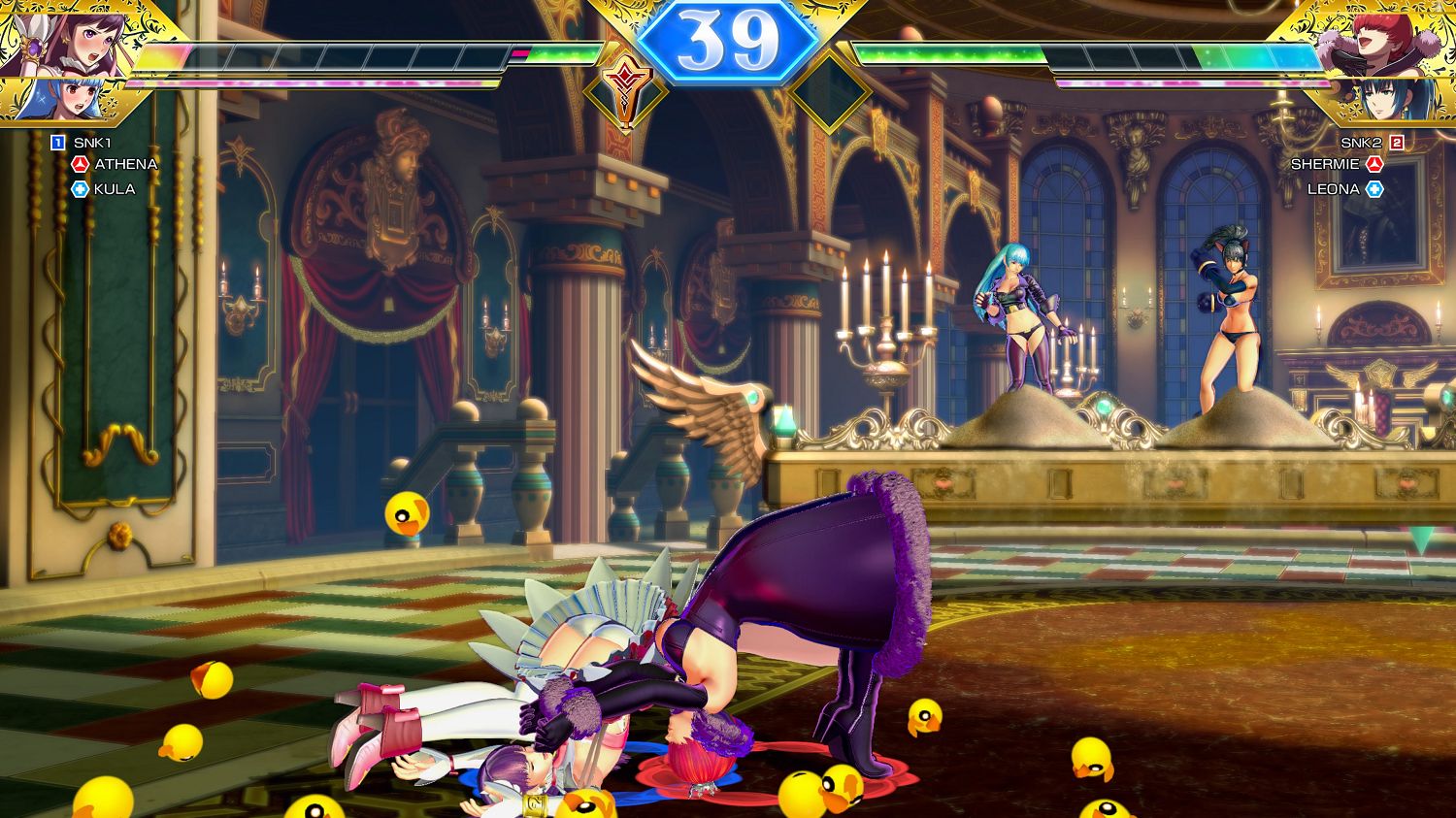Choose the KULA partner label
Screen dimensions: 1456x818
[115, 189]
